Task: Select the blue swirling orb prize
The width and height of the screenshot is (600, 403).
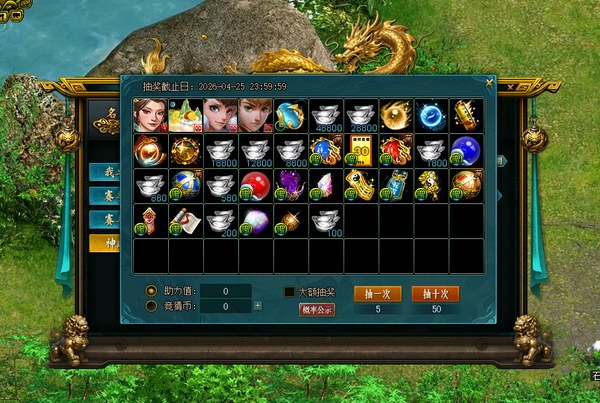Action: click(431, 116)
